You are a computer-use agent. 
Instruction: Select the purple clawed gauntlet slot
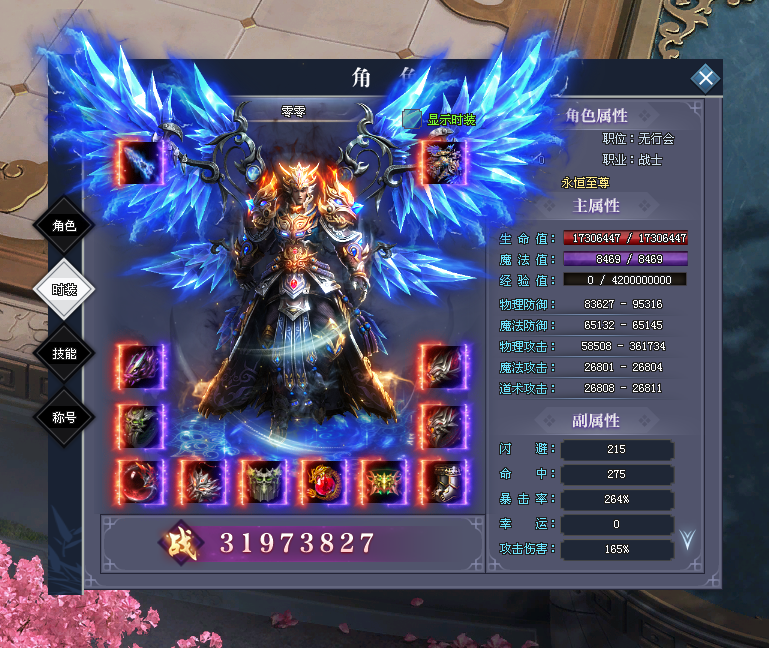click(140, 367)
